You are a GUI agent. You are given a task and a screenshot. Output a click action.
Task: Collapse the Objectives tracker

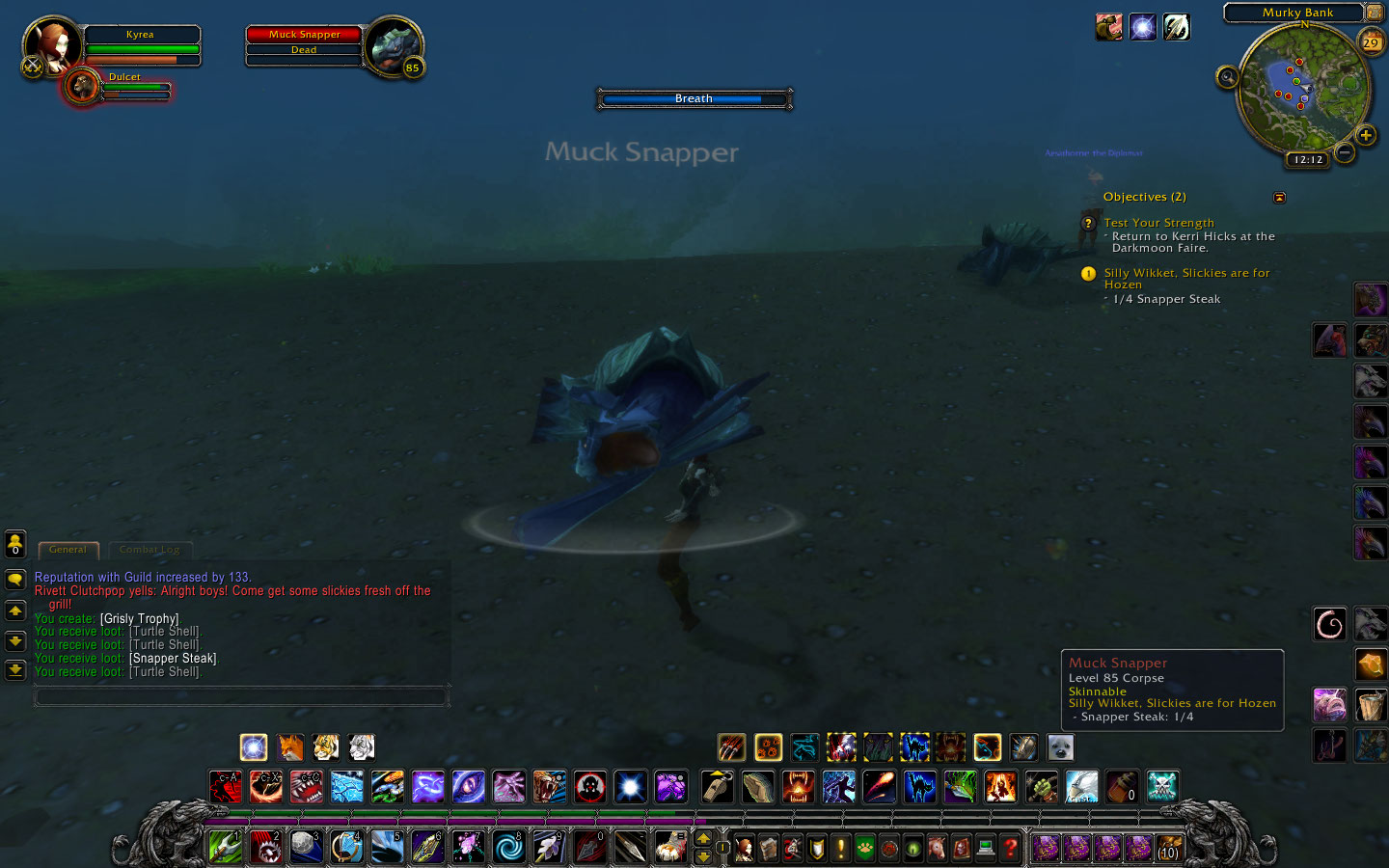click(1279, 198)
